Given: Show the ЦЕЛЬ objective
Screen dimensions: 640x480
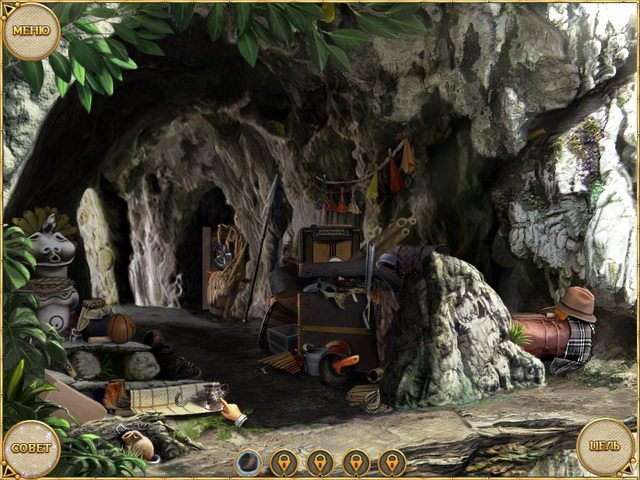Looking at the screenshot, I should pos(606,447).
